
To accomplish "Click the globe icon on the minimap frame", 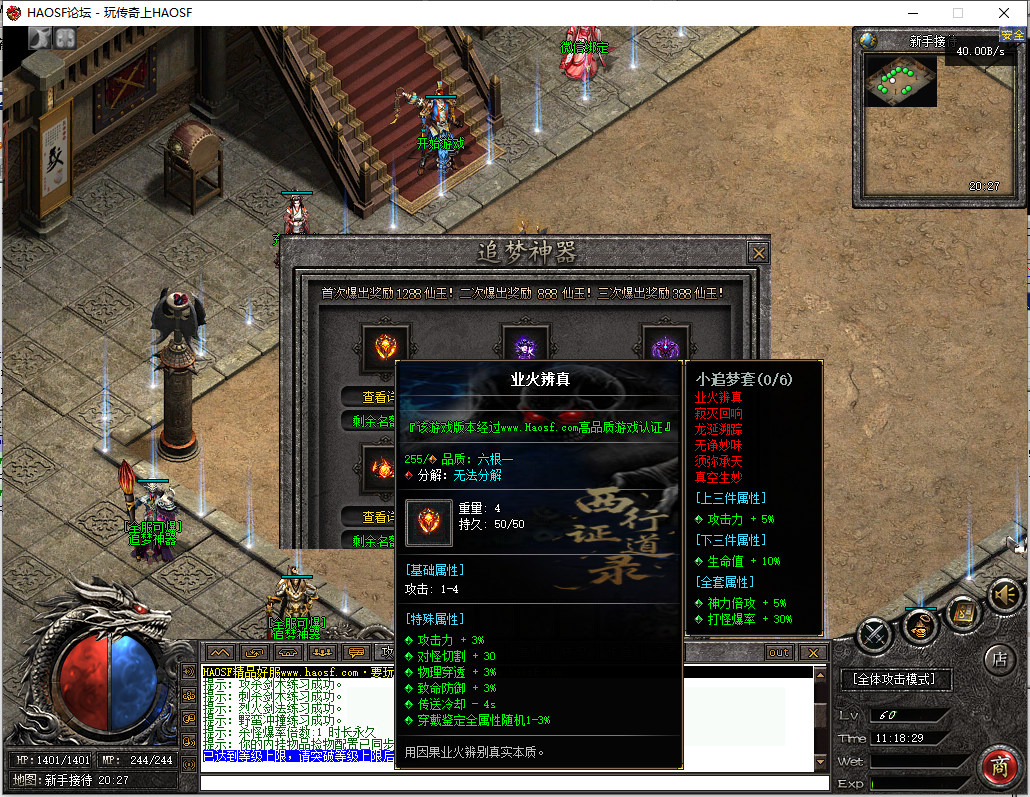I will (869, 41).
